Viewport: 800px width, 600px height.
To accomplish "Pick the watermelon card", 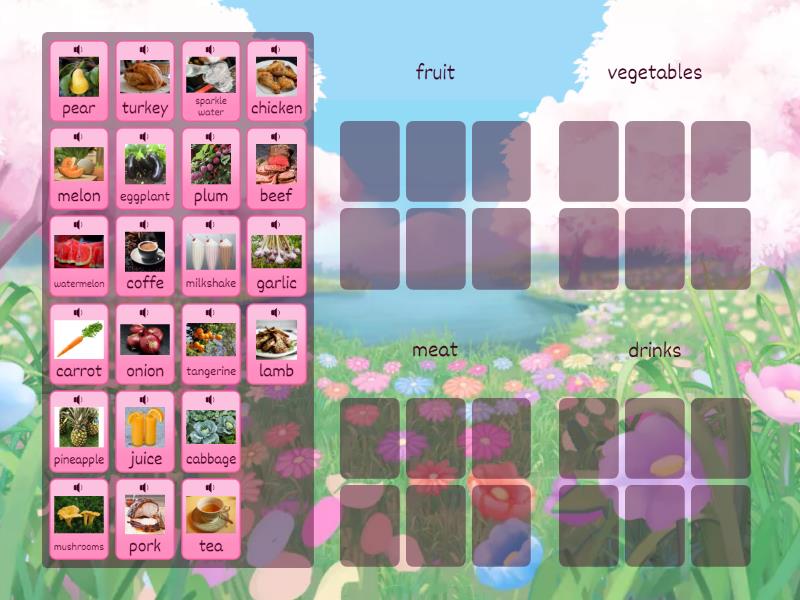I will point(79,256).
